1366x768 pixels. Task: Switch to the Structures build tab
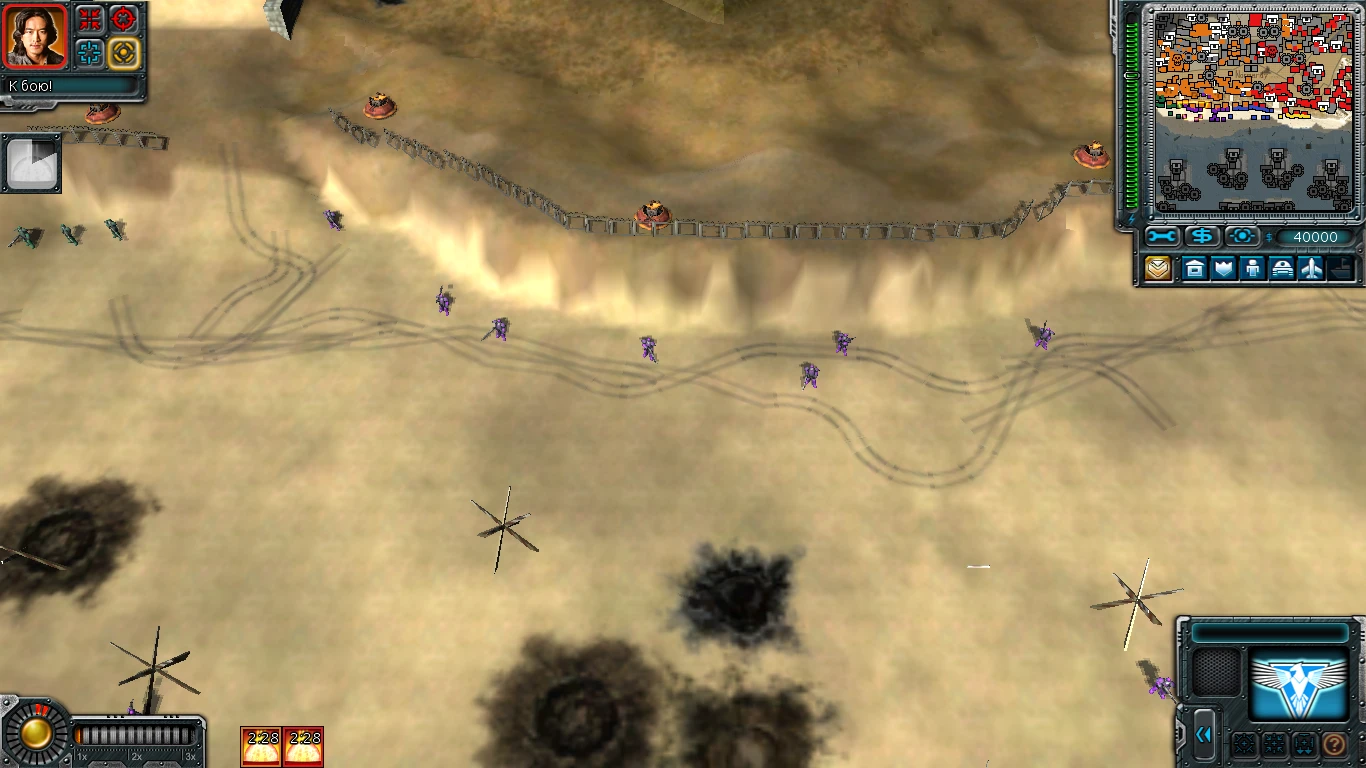[1195, 268]
